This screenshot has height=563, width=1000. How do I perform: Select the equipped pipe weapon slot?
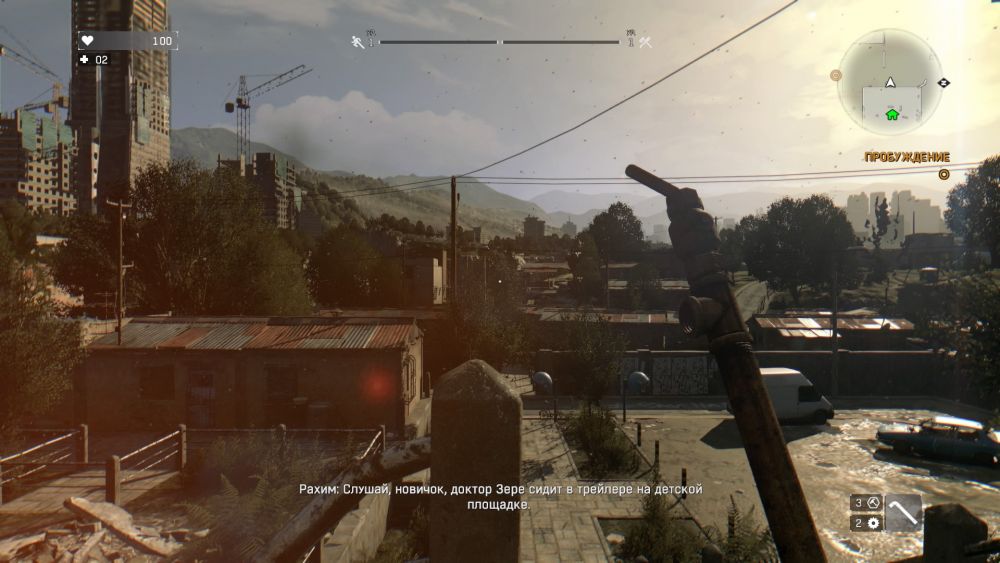[x=904, y=513]
